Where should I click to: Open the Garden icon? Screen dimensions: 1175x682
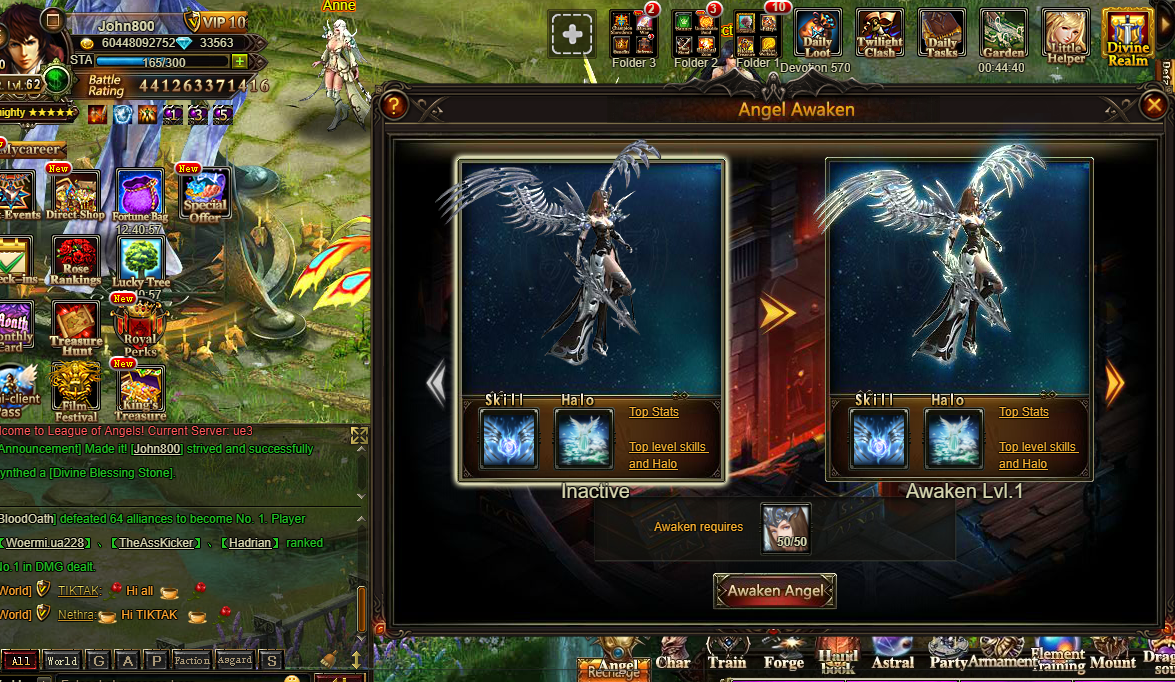point(1003,35)
